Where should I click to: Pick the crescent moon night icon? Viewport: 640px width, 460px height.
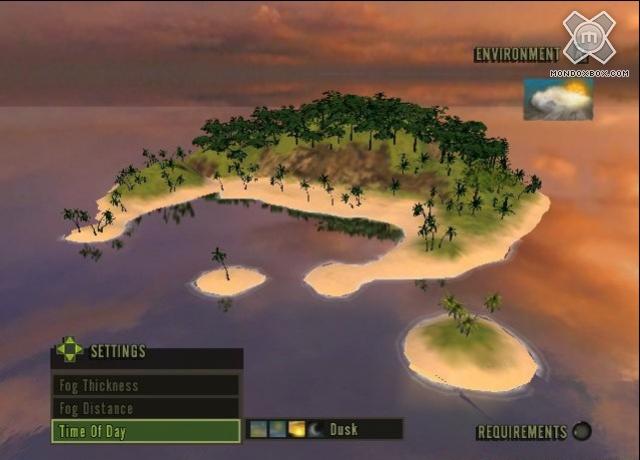315,429
